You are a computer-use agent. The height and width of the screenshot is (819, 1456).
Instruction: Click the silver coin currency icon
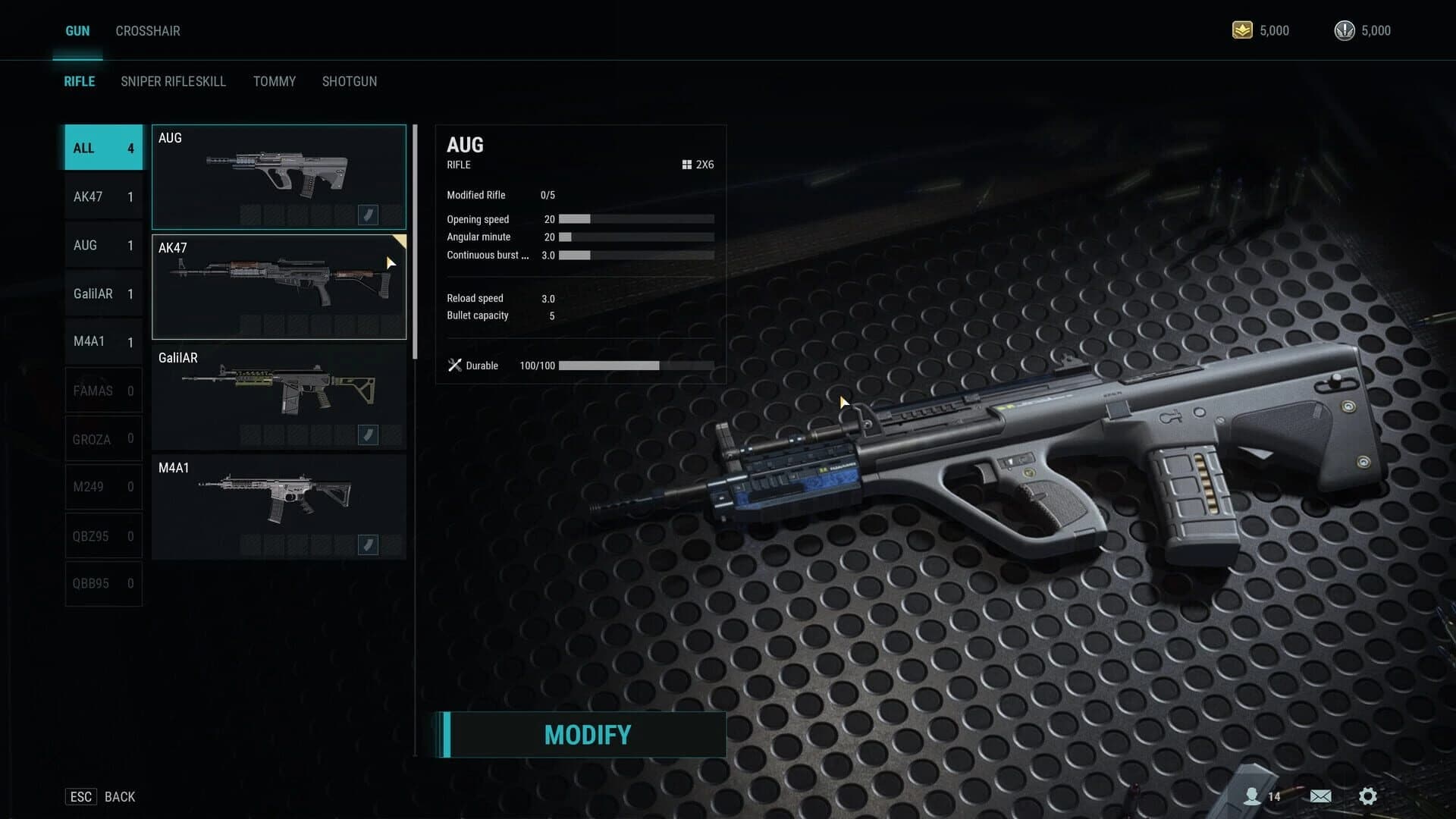pos(1344,30)
